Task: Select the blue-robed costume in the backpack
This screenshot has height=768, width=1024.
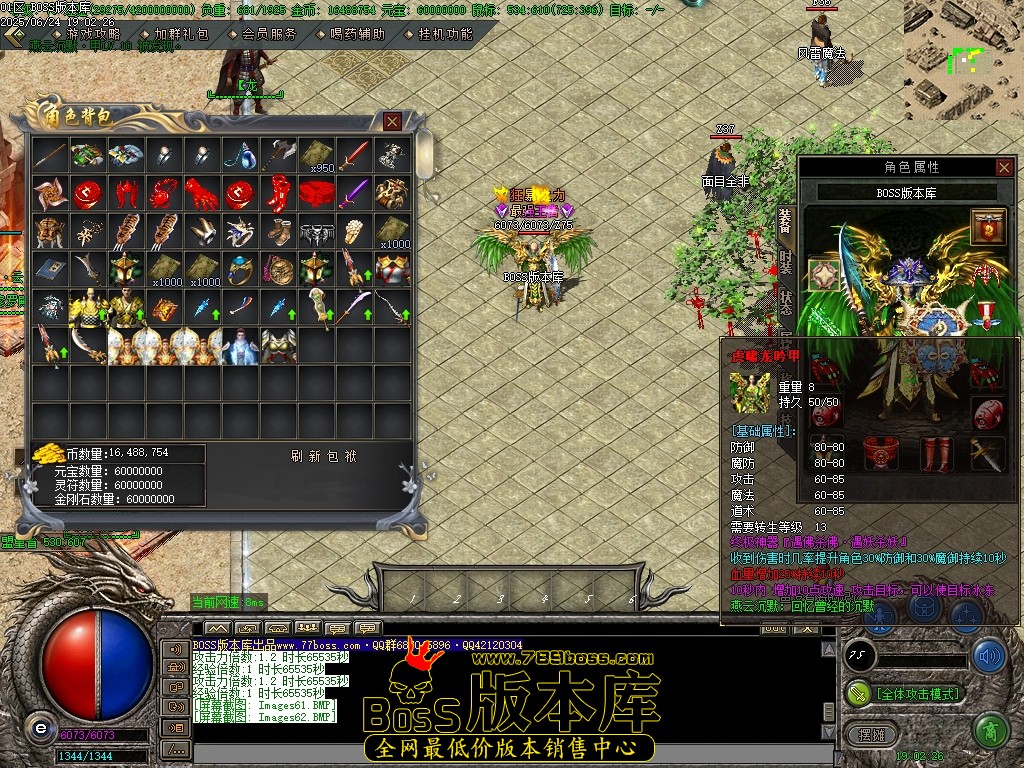Action: tap(240, 345)
